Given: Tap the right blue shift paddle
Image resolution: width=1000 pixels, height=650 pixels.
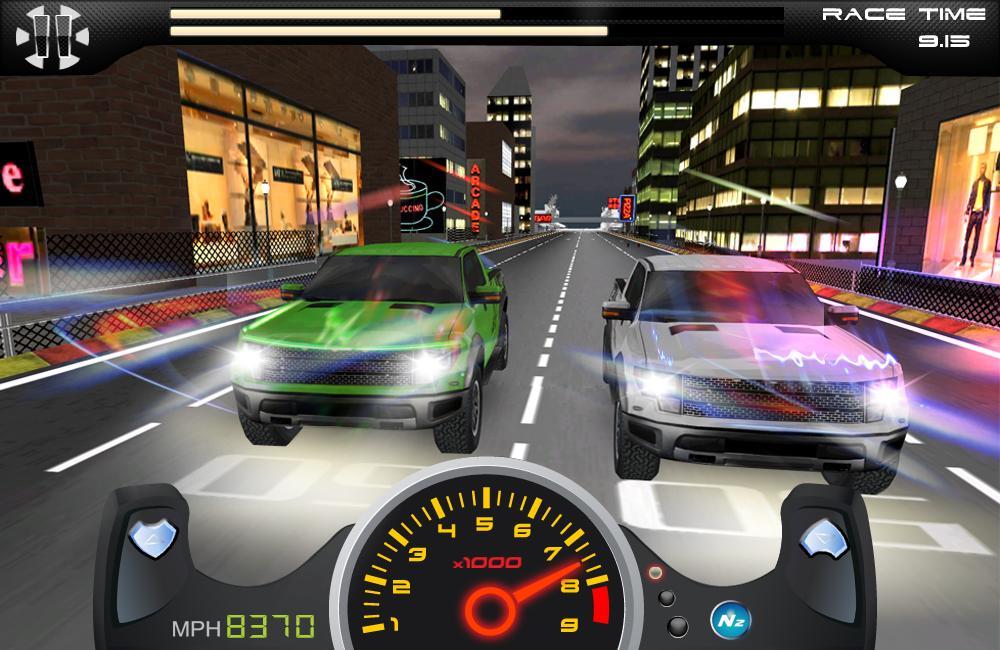Looking at the screenshot, I should click(x=820, y=541).
